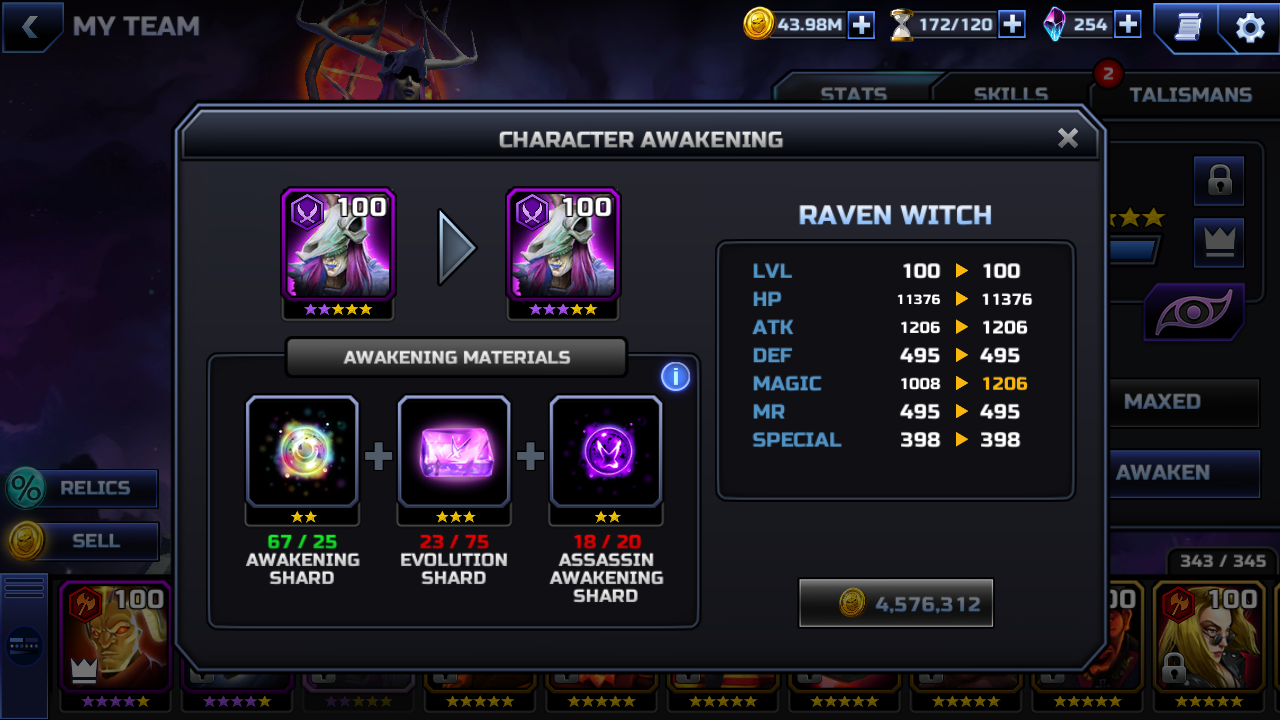Close the Character Awakening dialog

pos(1068,139)
